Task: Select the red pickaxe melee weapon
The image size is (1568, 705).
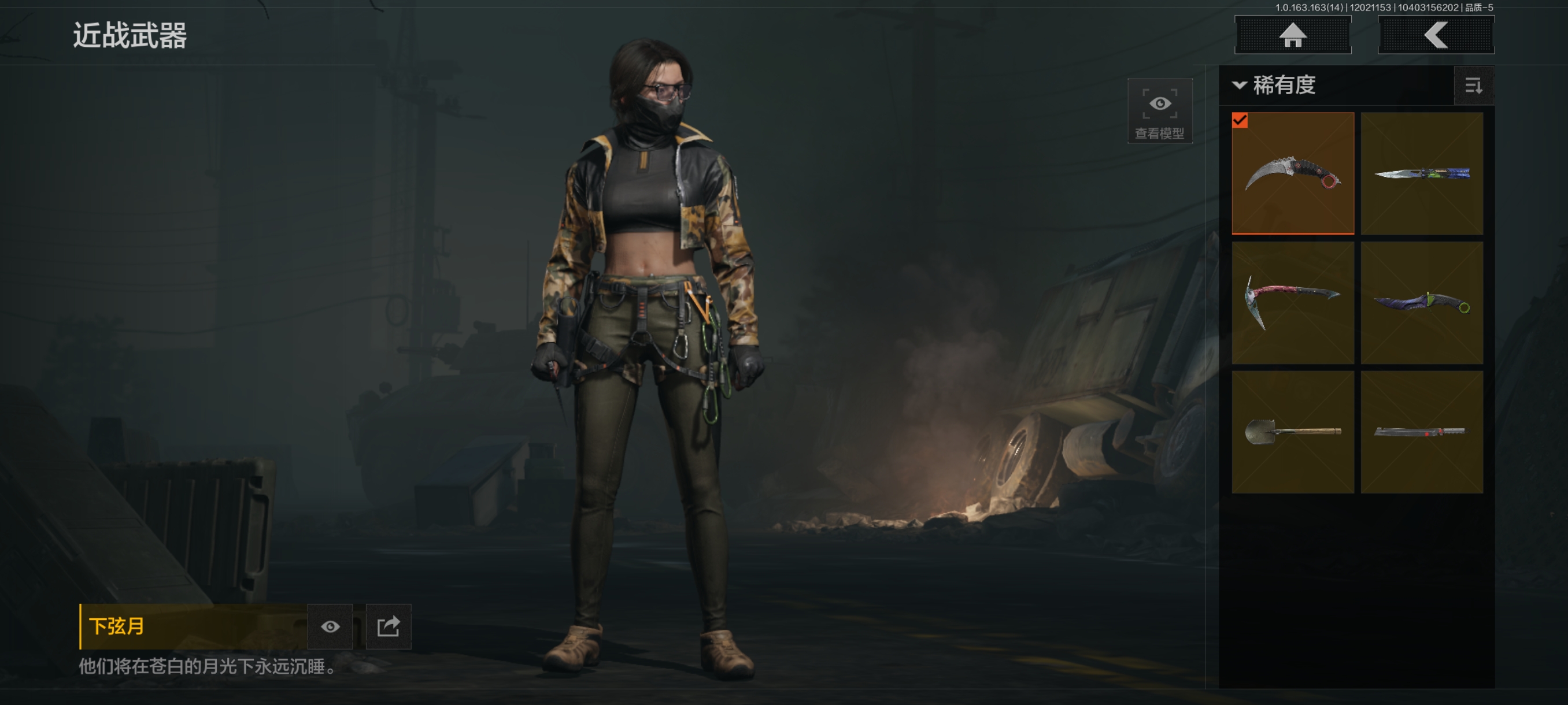Action: tap(1292, 302)
